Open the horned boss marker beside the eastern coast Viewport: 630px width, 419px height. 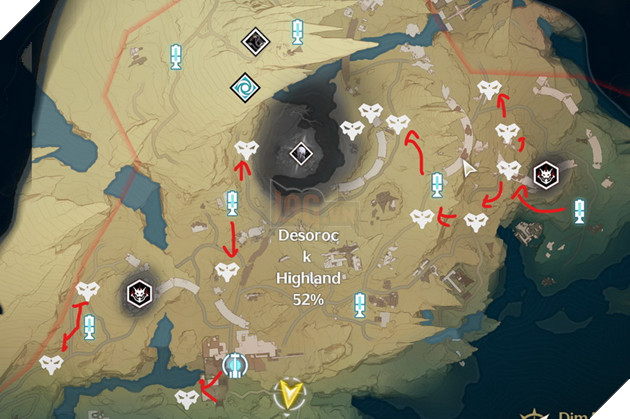tap(546, 174)
